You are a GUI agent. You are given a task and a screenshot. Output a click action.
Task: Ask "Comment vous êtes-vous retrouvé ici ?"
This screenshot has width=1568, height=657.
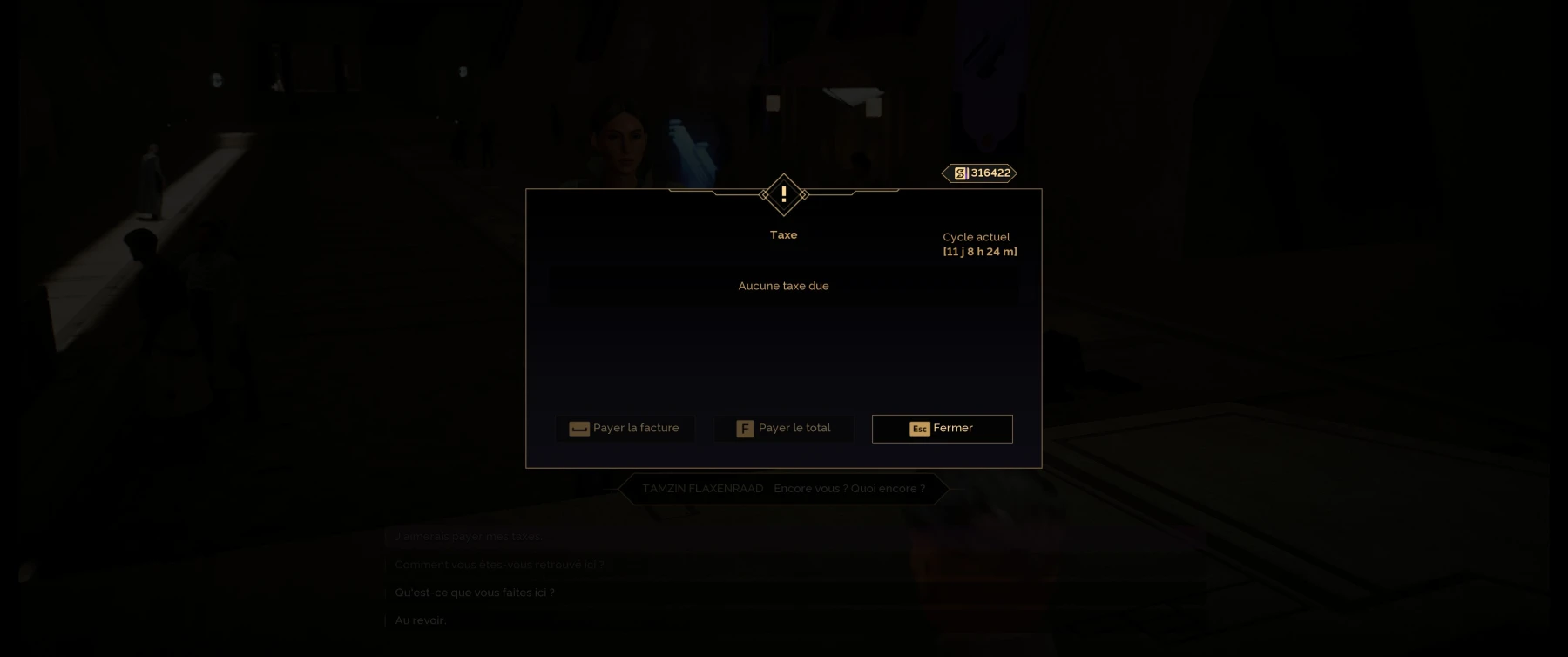pyautogui.click(x=499, y=565)
